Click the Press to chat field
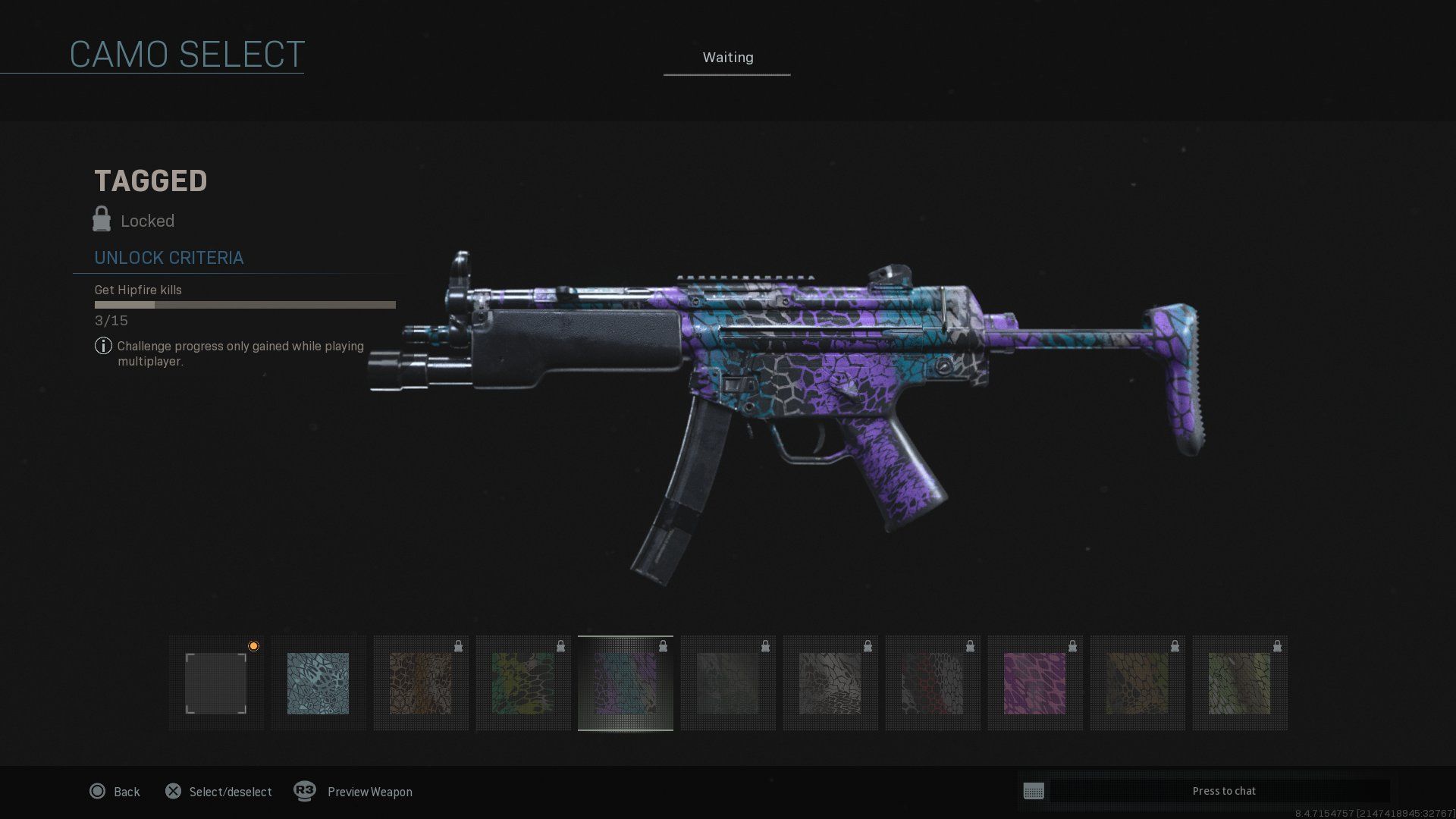Image resolution: width=1456 pixels, height=819 pixels. point(1224,790)
